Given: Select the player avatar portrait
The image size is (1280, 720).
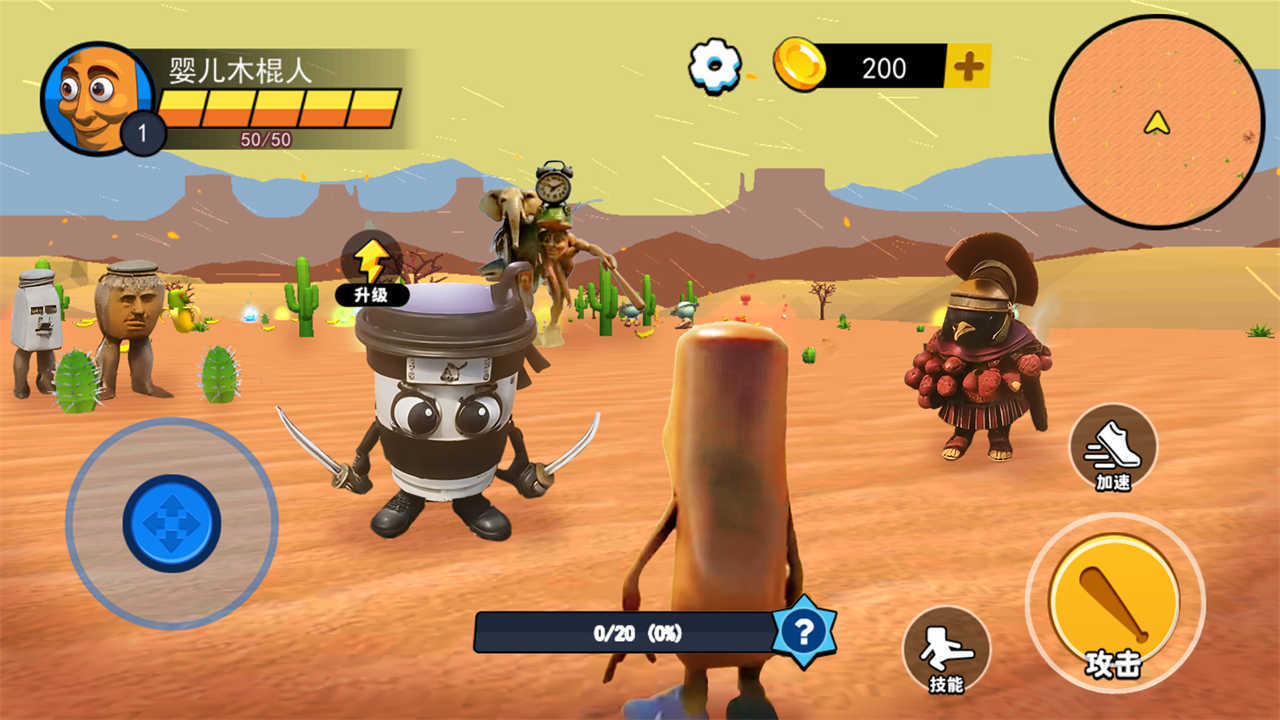Looking at the screenshot, I should pyautogui.click(x=93, y=95).
